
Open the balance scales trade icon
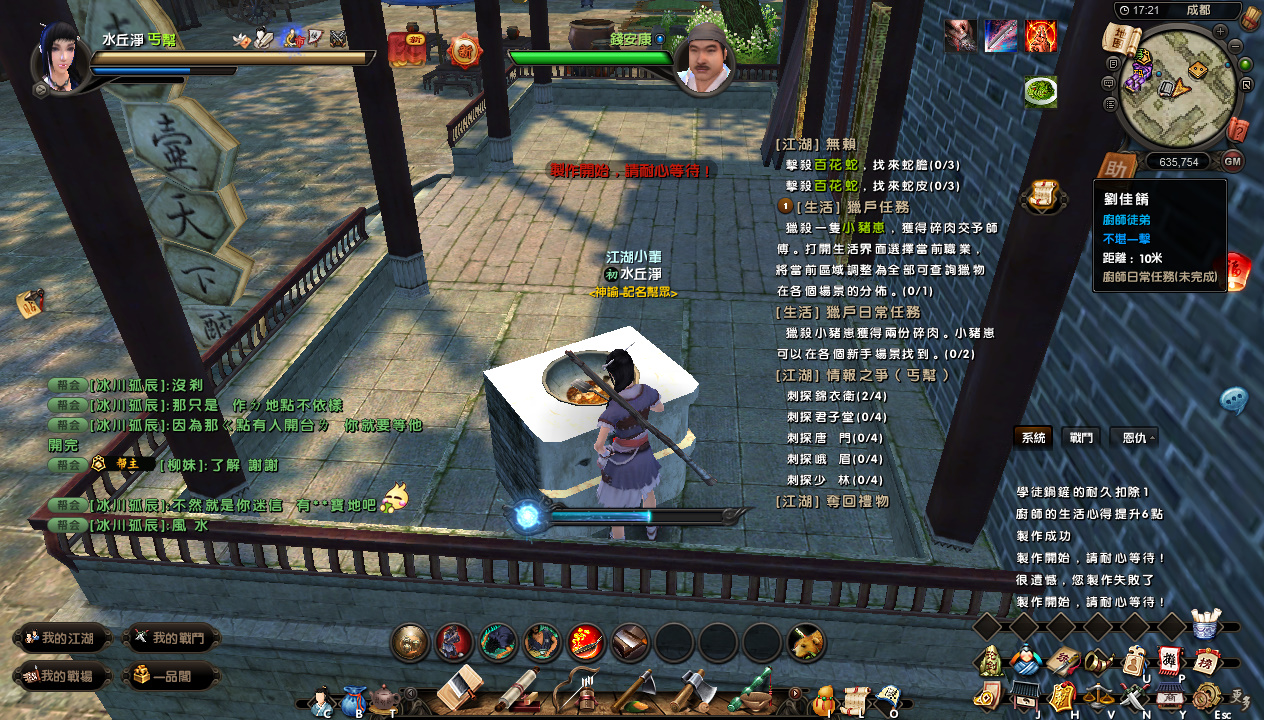click(1100, 695)
